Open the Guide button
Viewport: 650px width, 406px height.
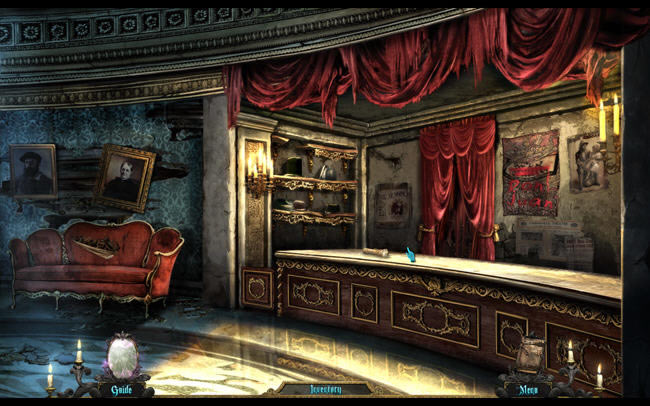pyautogui.click(x=122, y=389)
